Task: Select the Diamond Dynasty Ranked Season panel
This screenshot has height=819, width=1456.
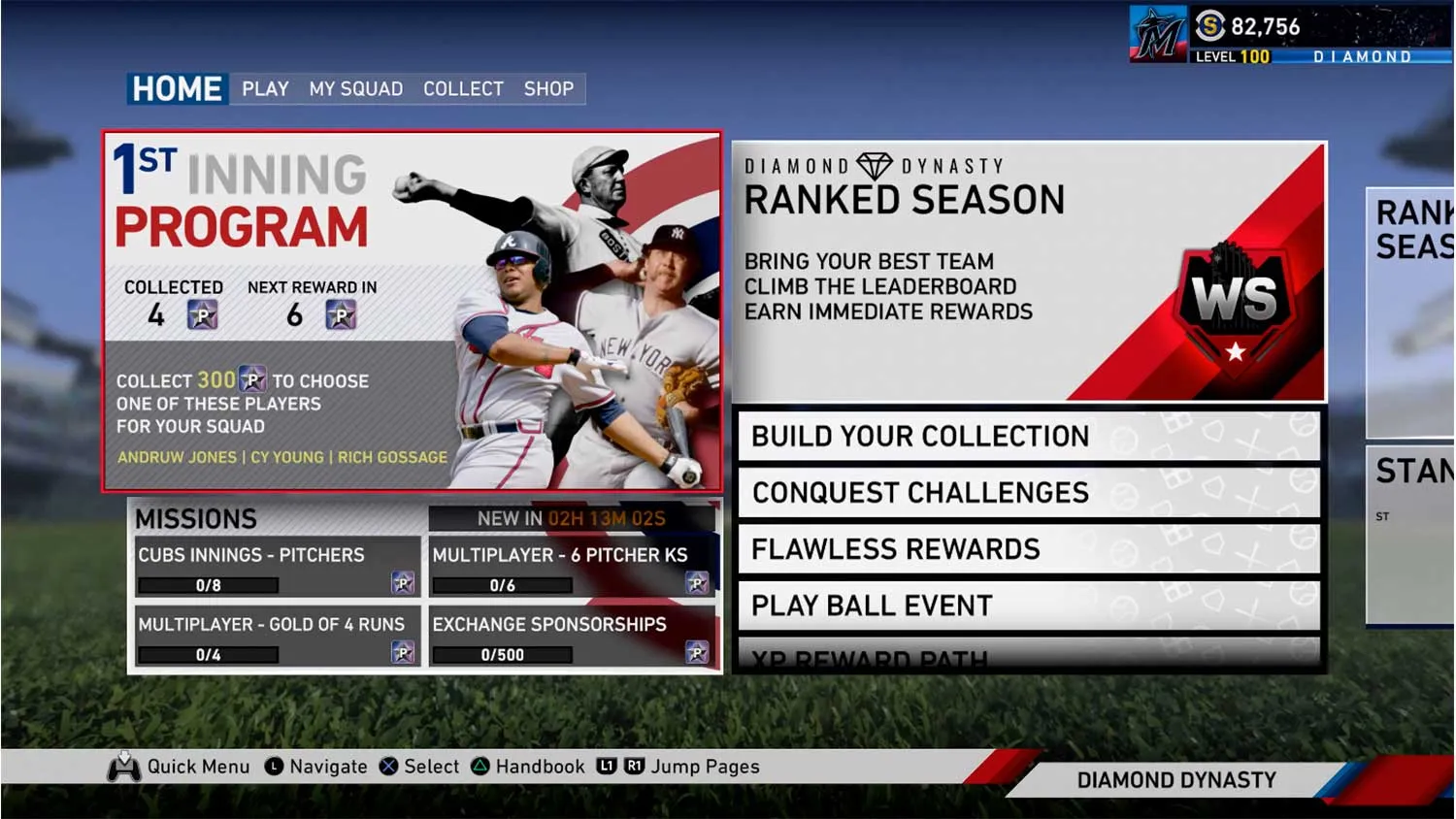Action: click(1028, 272)
